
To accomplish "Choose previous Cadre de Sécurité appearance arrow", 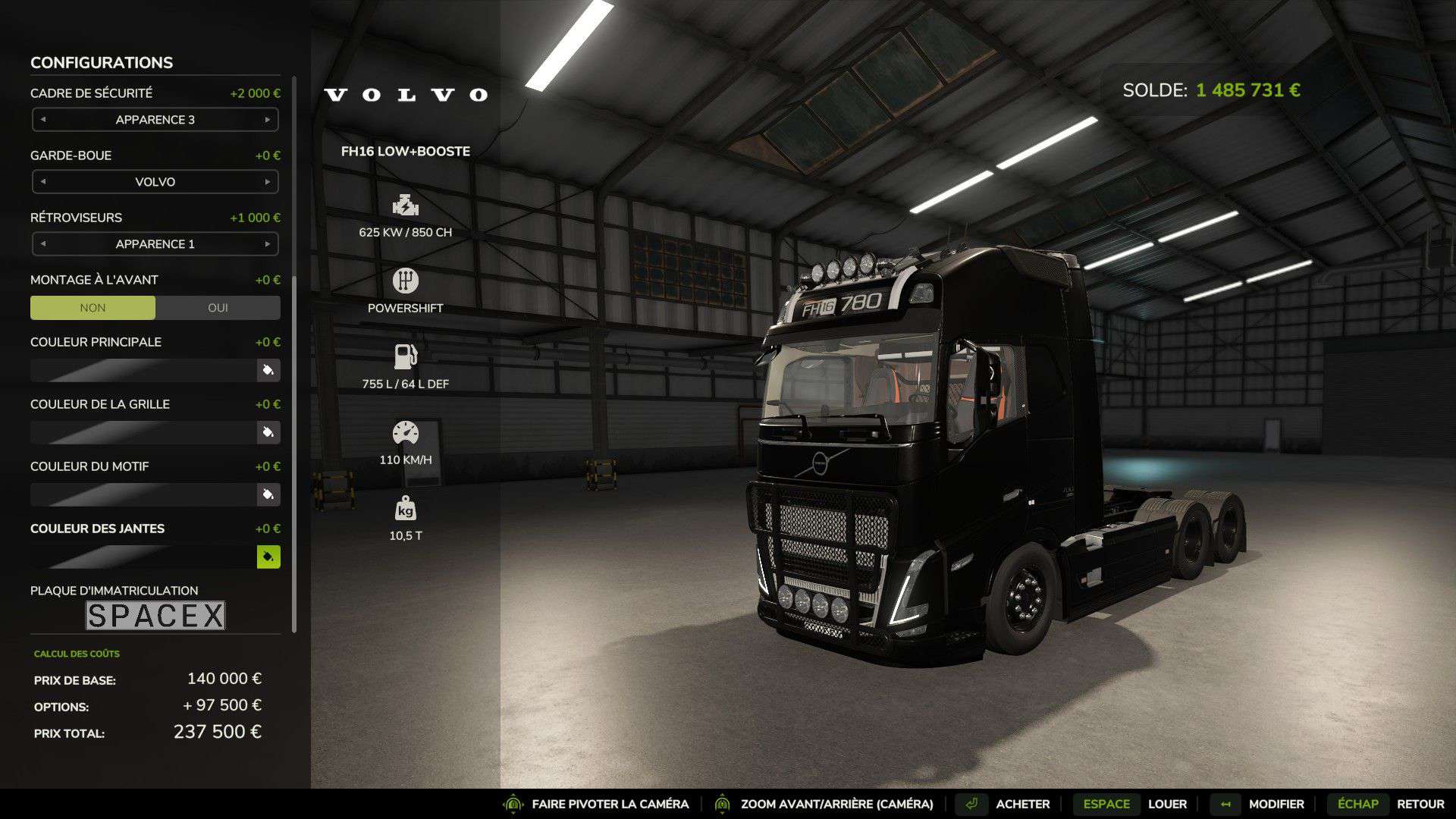I will (43, 120).
